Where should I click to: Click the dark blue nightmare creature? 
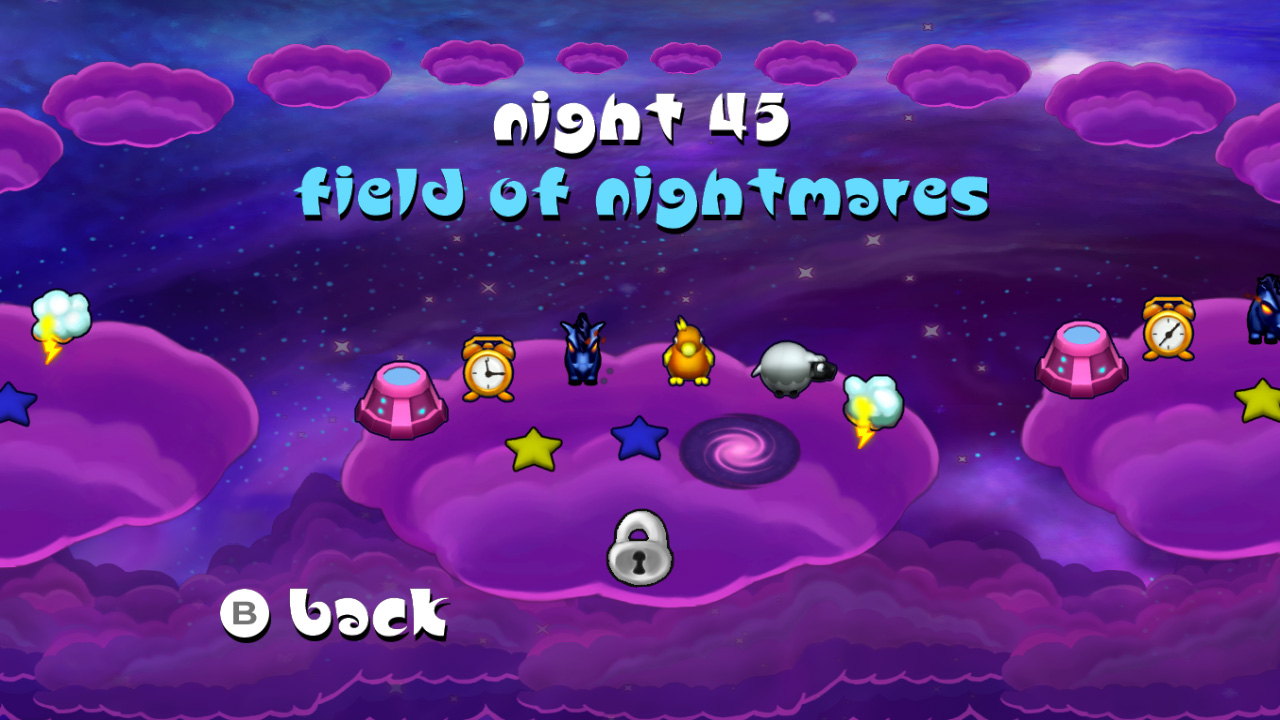(584, 348)
